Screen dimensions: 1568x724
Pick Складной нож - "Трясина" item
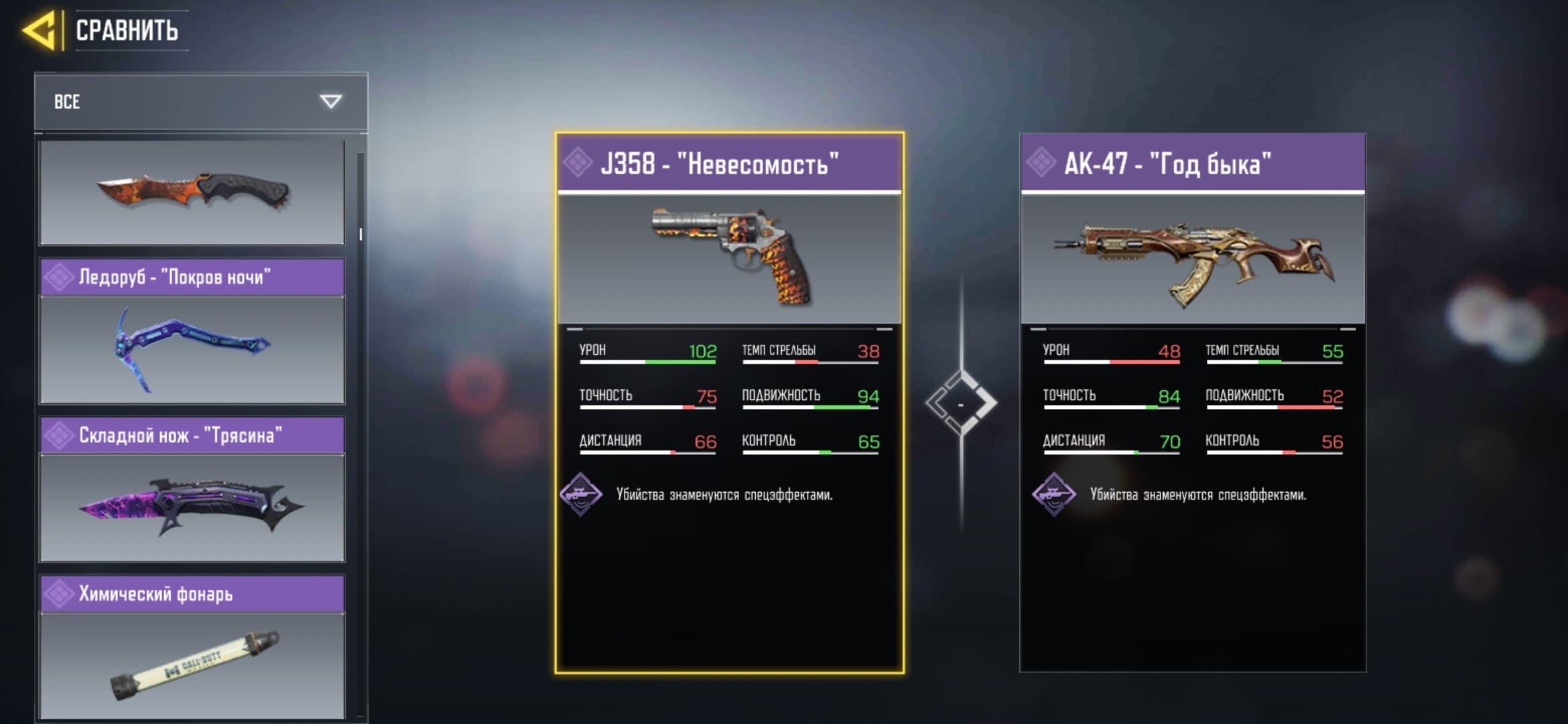[192, 490]
